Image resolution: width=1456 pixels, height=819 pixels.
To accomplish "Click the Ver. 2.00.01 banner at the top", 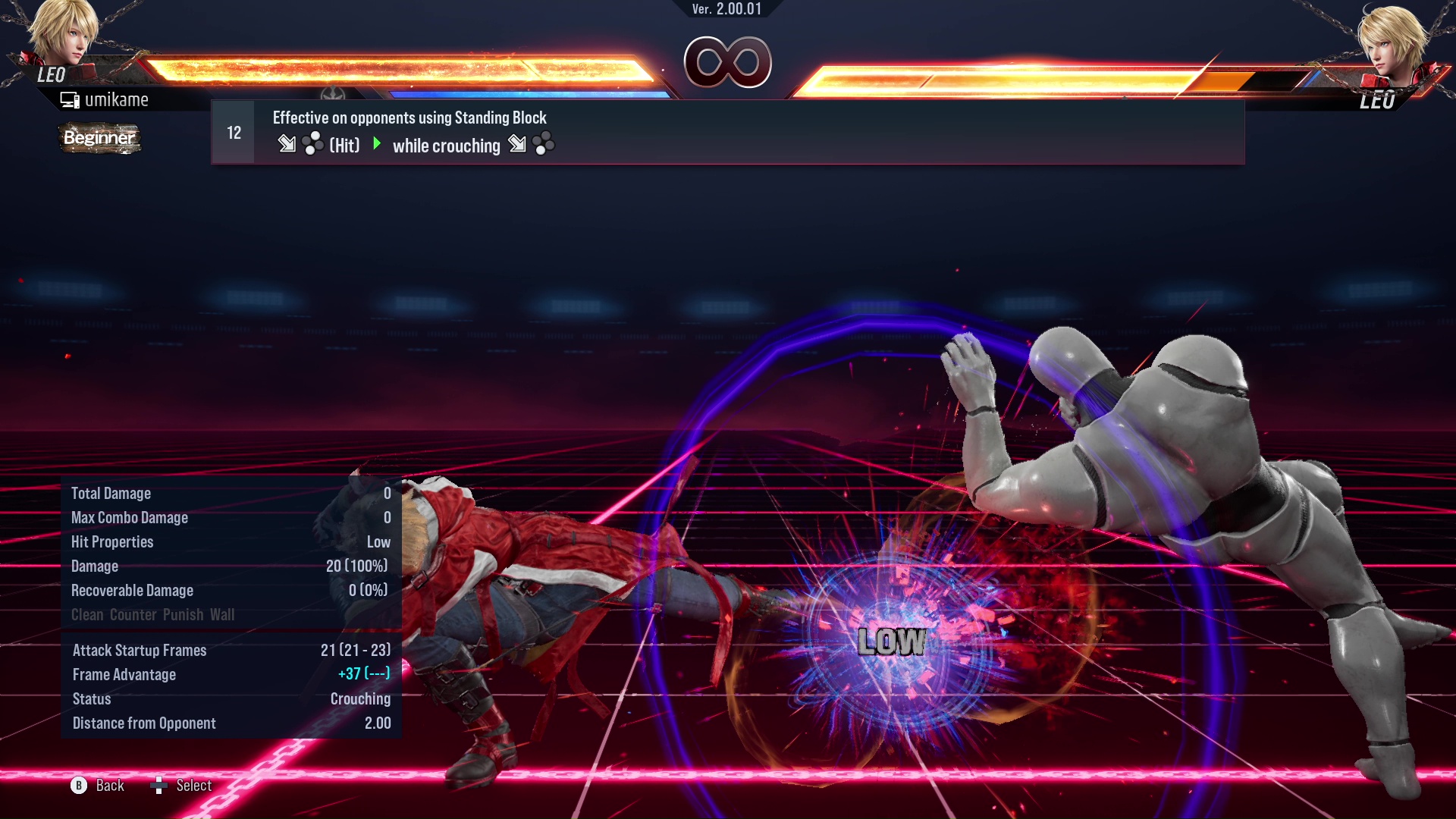I will 727,11.
